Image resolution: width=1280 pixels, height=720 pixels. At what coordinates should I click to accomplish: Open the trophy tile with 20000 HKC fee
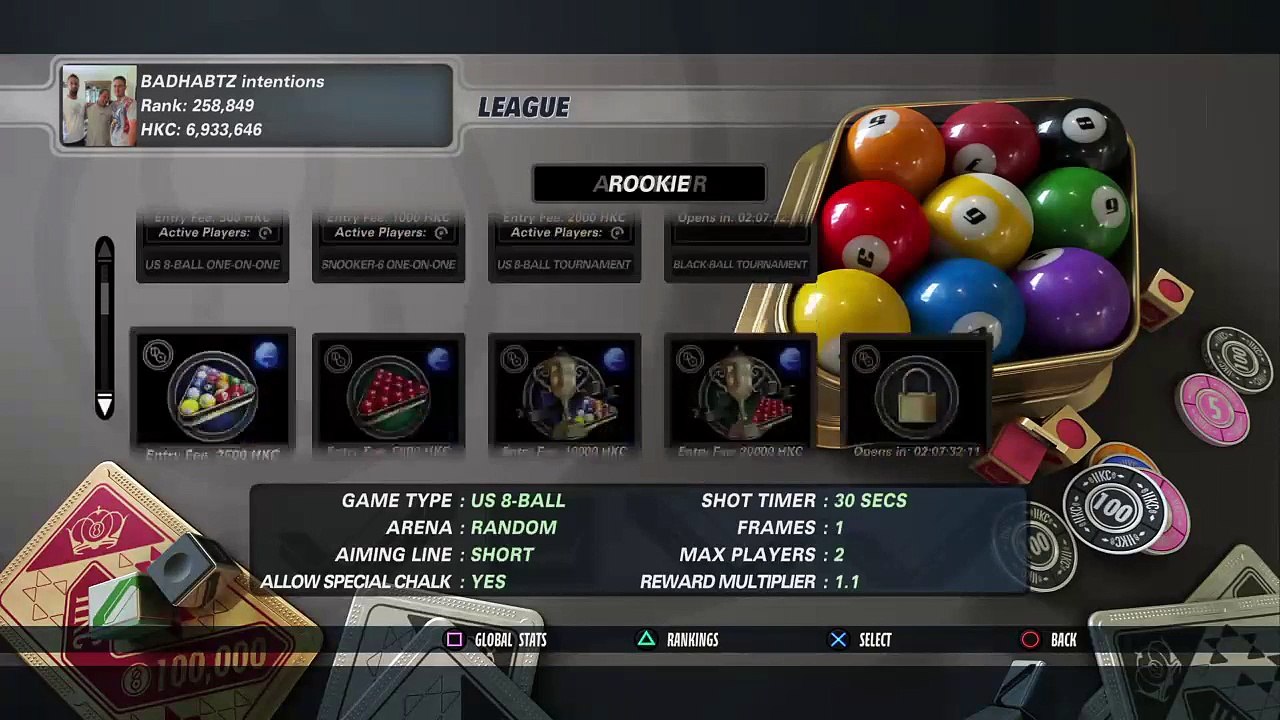(740, 391)
